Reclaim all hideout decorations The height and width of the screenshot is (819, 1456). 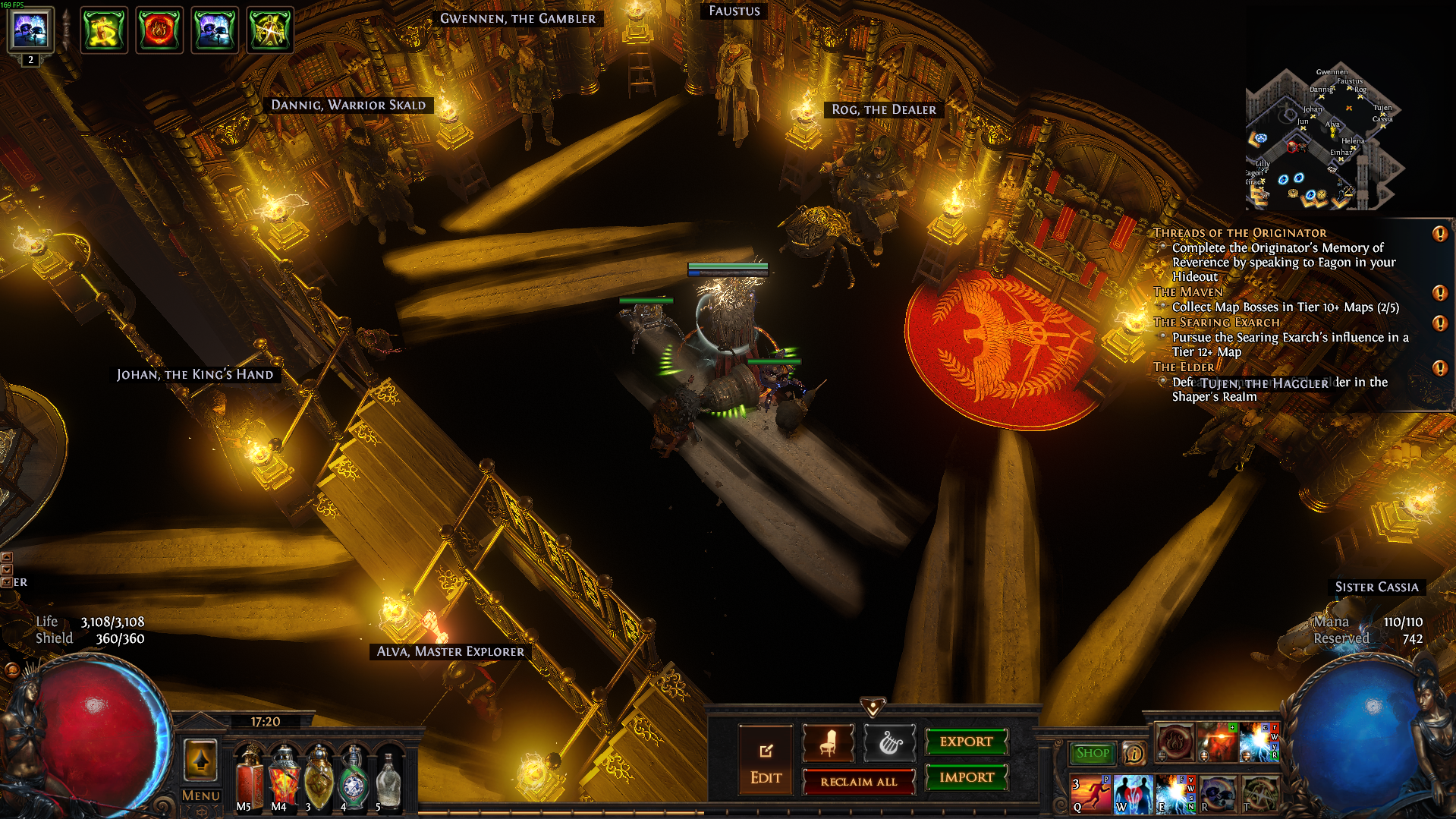coord(858,781)
